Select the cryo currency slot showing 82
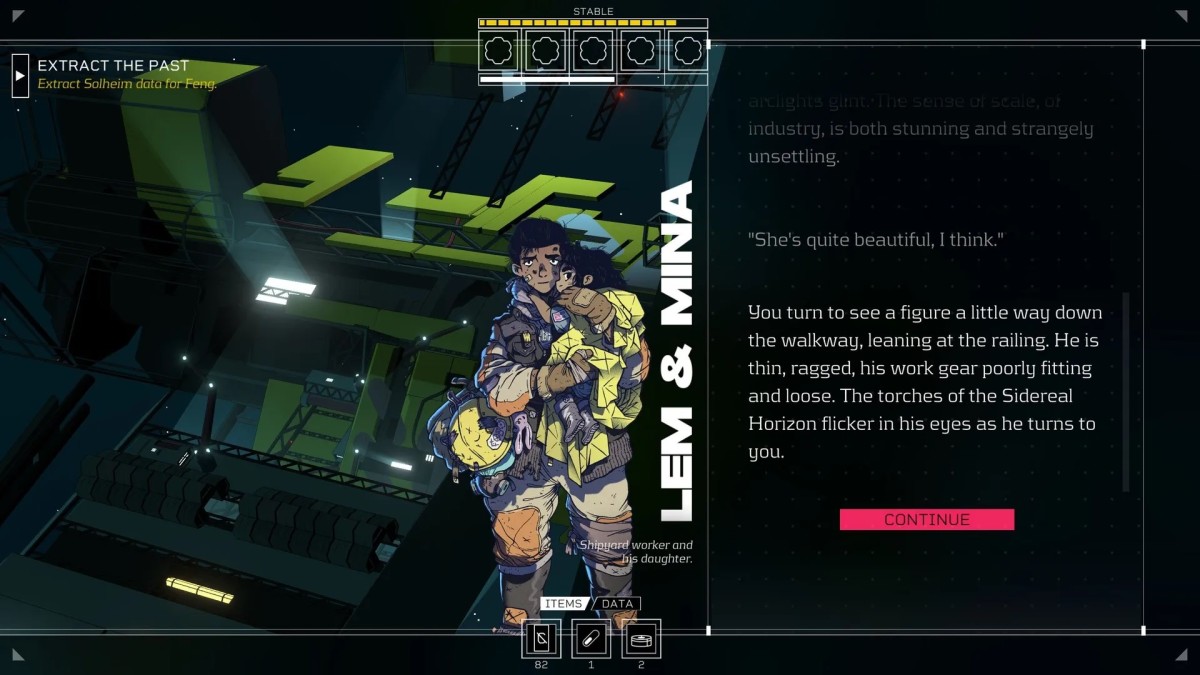 [541, 638]
